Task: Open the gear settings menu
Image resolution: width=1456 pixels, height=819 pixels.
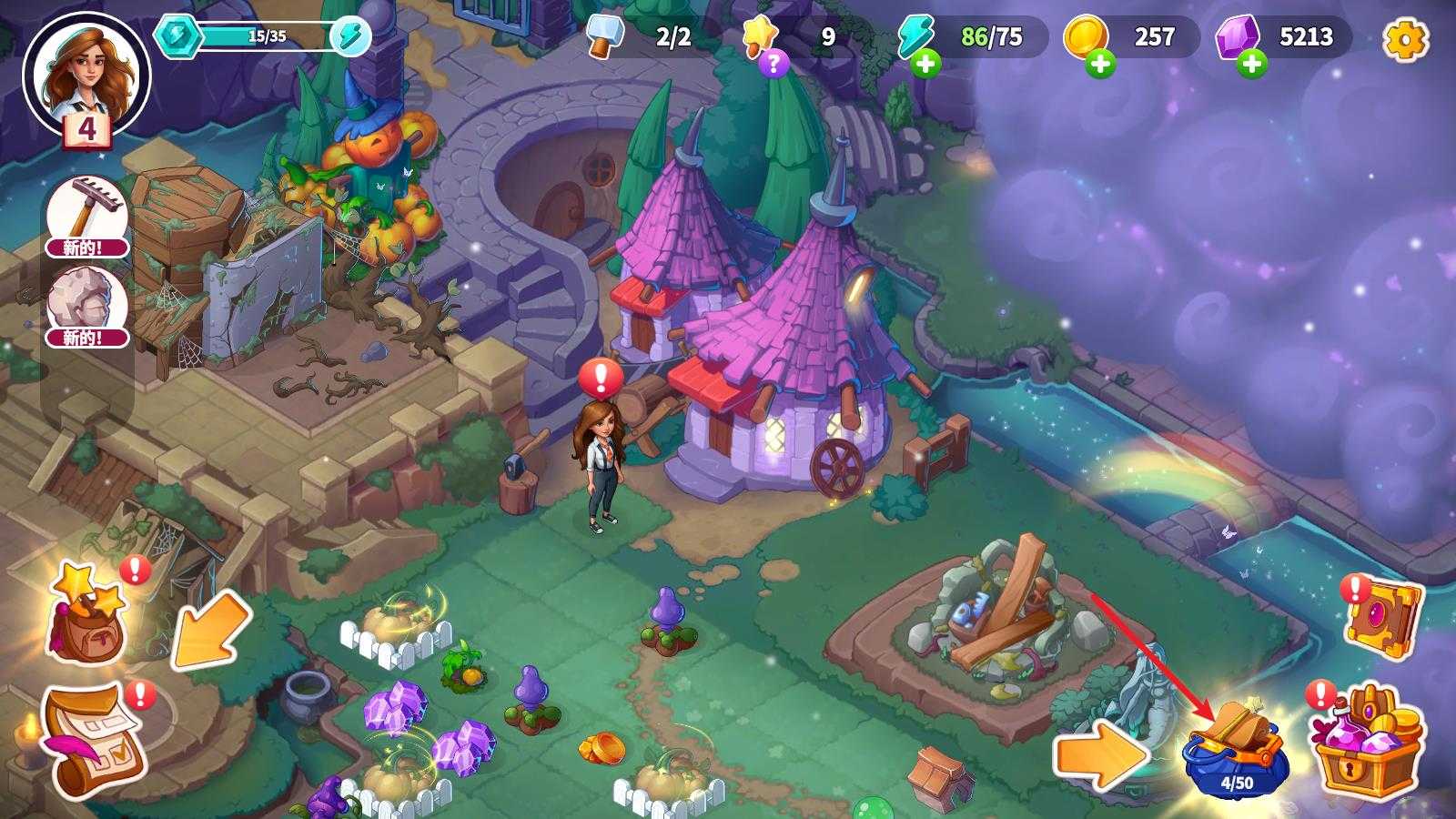Action: pyautogui.click(x=1405, y=38)
